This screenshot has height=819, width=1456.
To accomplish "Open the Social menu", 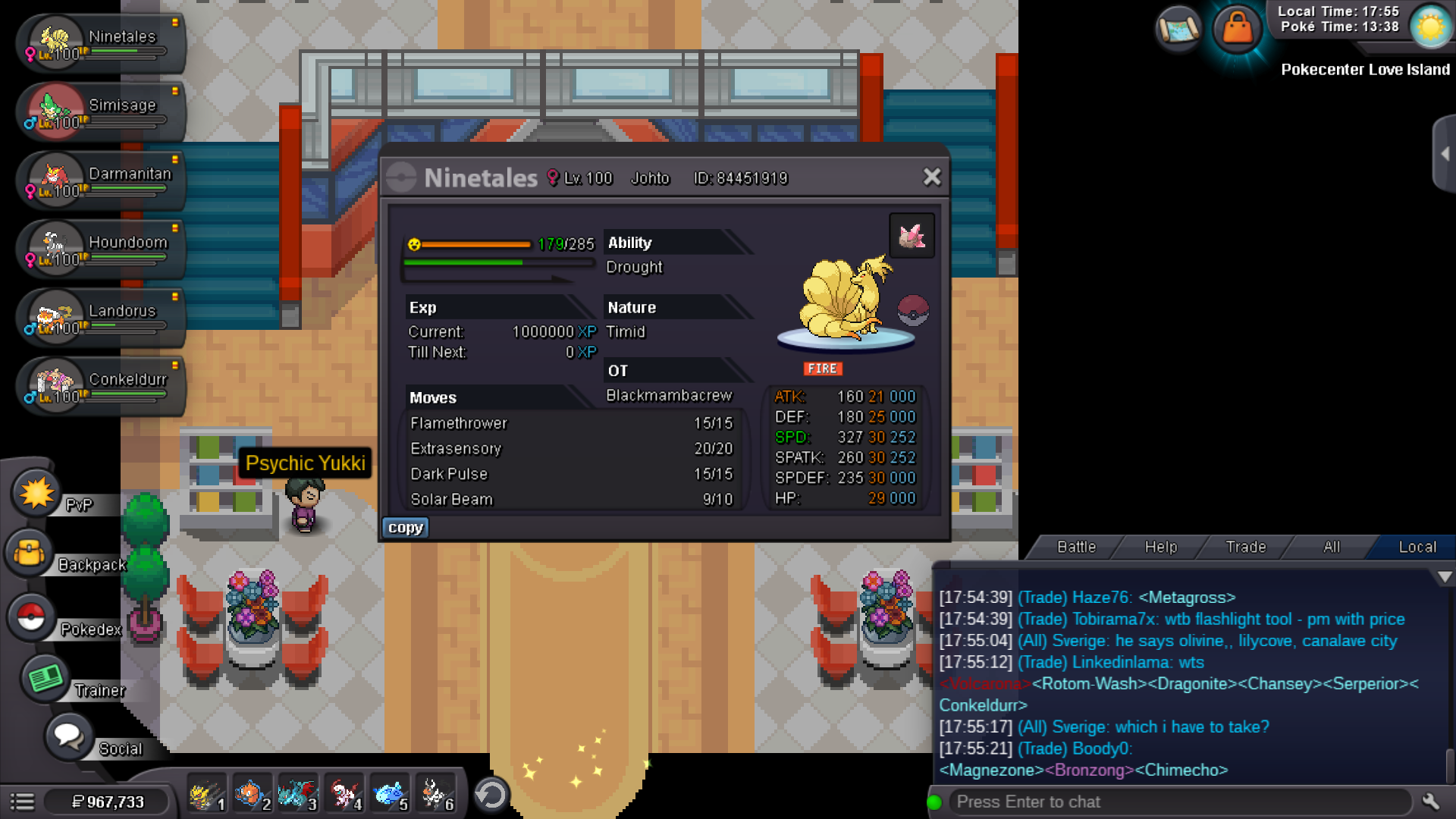I will coord(69,736).
